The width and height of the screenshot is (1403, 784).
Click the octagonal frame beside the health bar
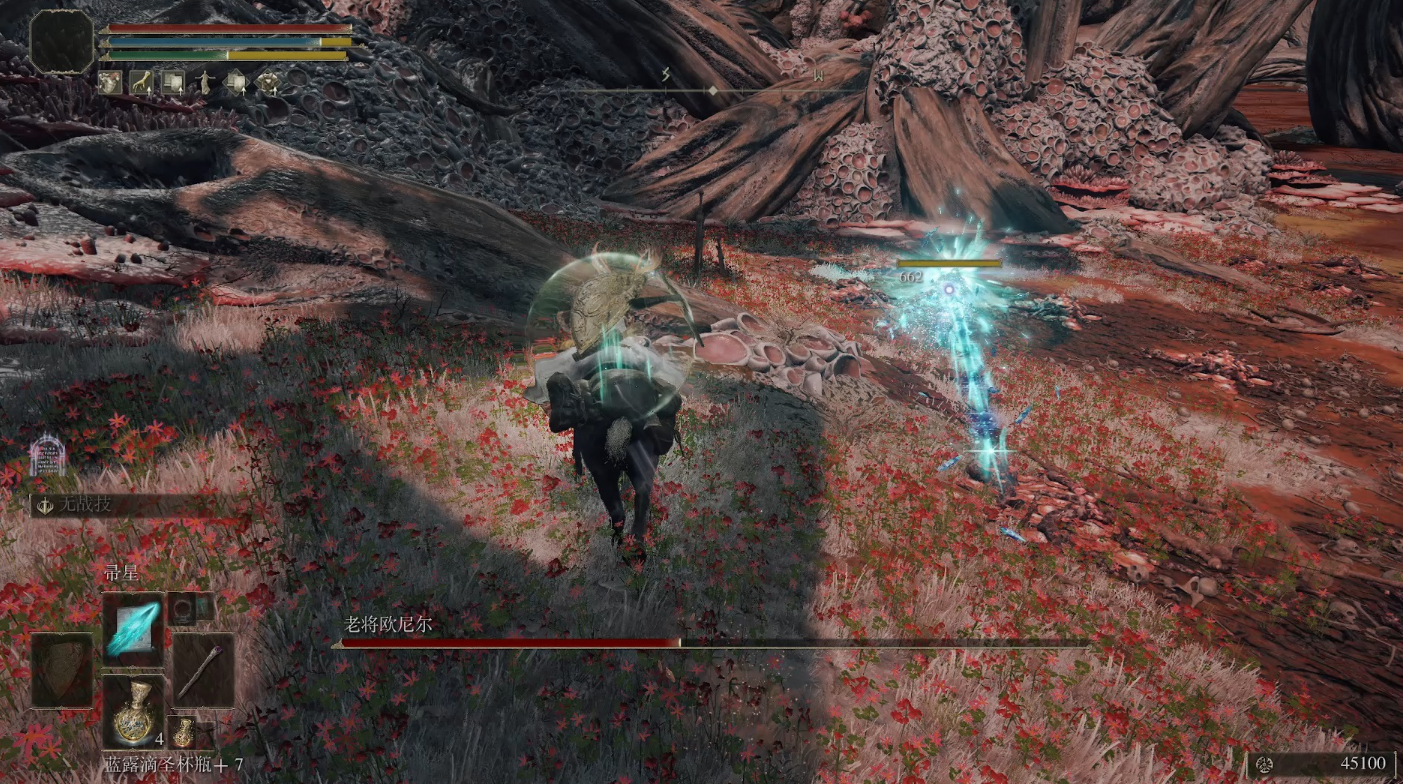click(62, 41)
